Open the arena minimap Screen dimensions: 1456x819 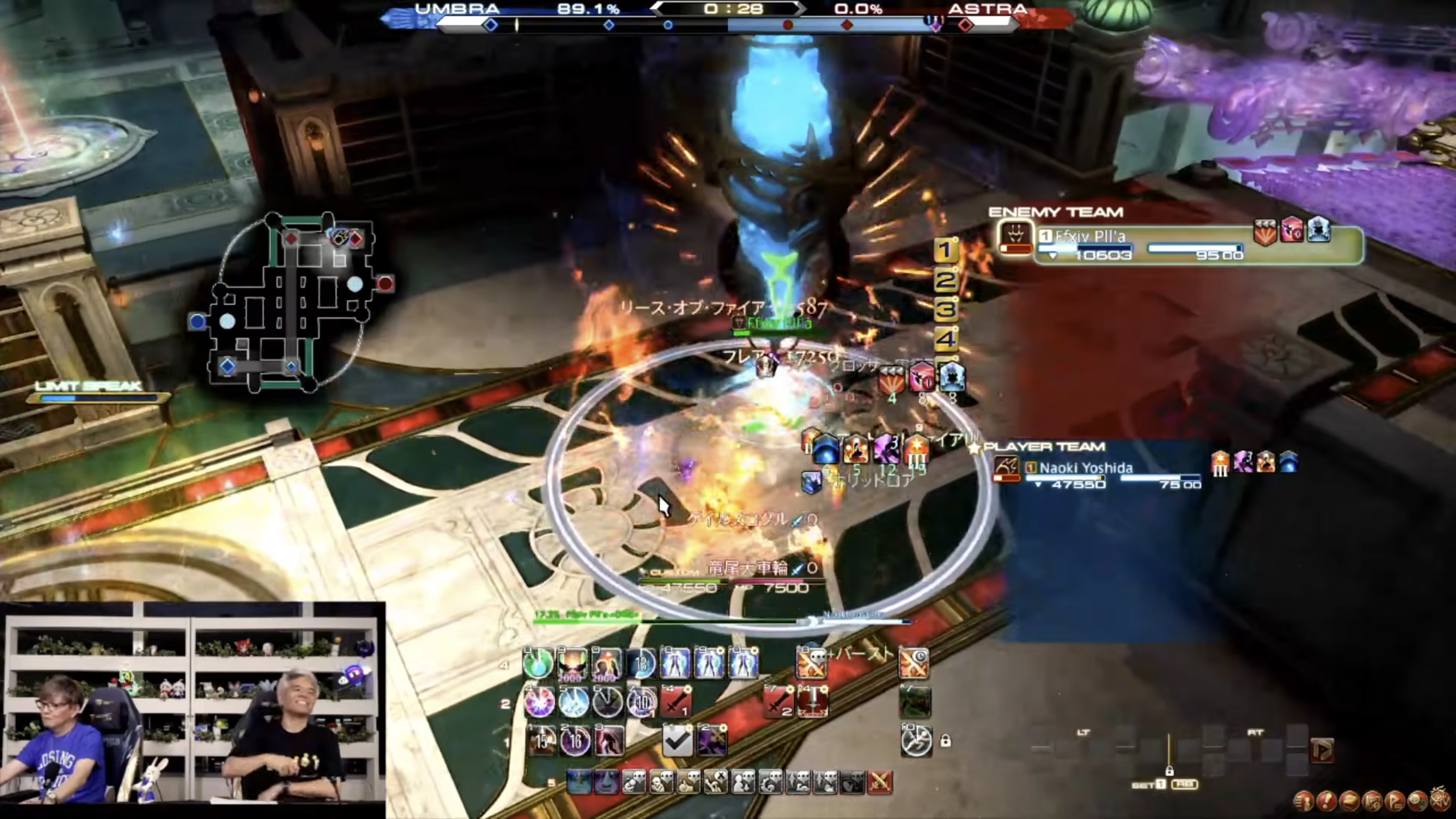pos(291,303)
